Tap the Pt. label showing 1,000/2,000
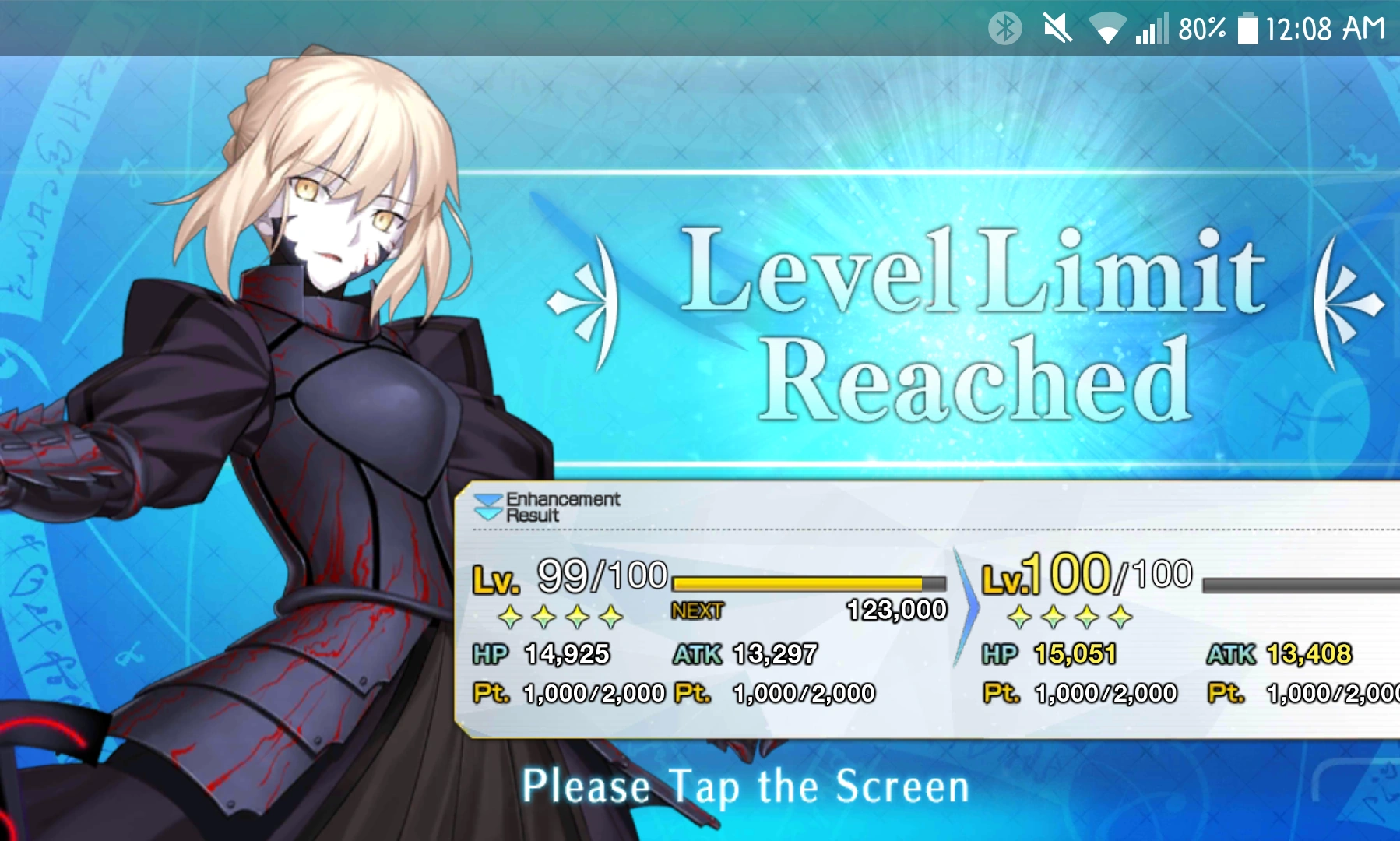 (x=492, y=691)
